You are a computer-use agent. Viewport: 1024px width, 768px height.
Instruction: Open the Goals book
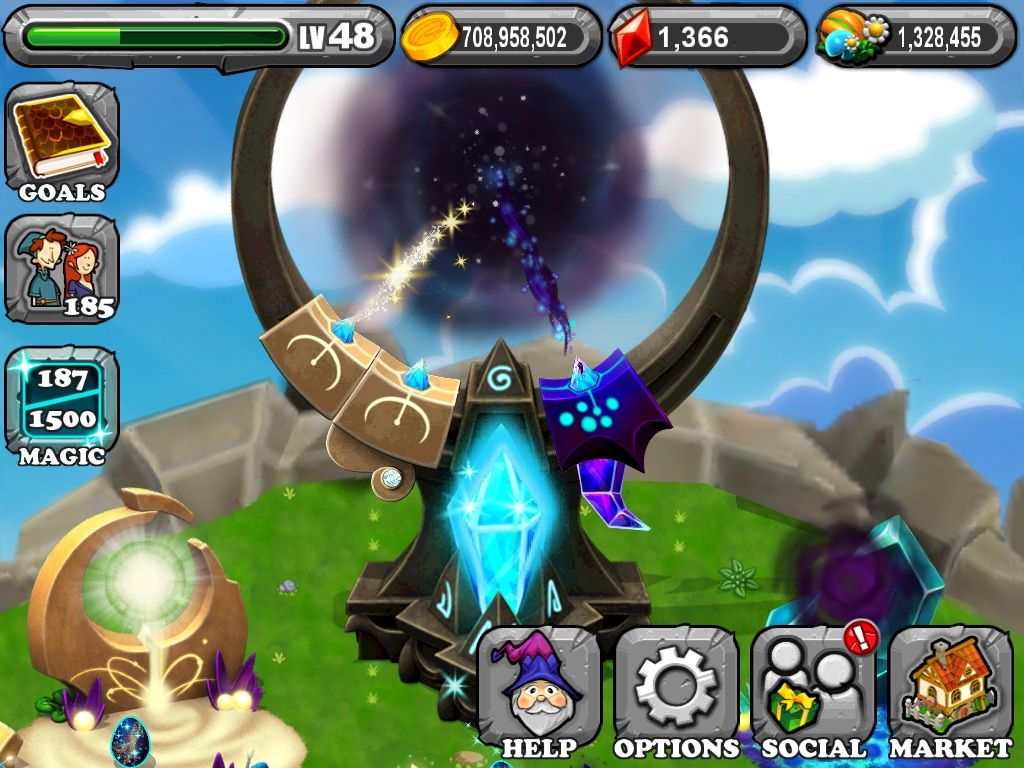pyautogui.click(x=61, y=140)
